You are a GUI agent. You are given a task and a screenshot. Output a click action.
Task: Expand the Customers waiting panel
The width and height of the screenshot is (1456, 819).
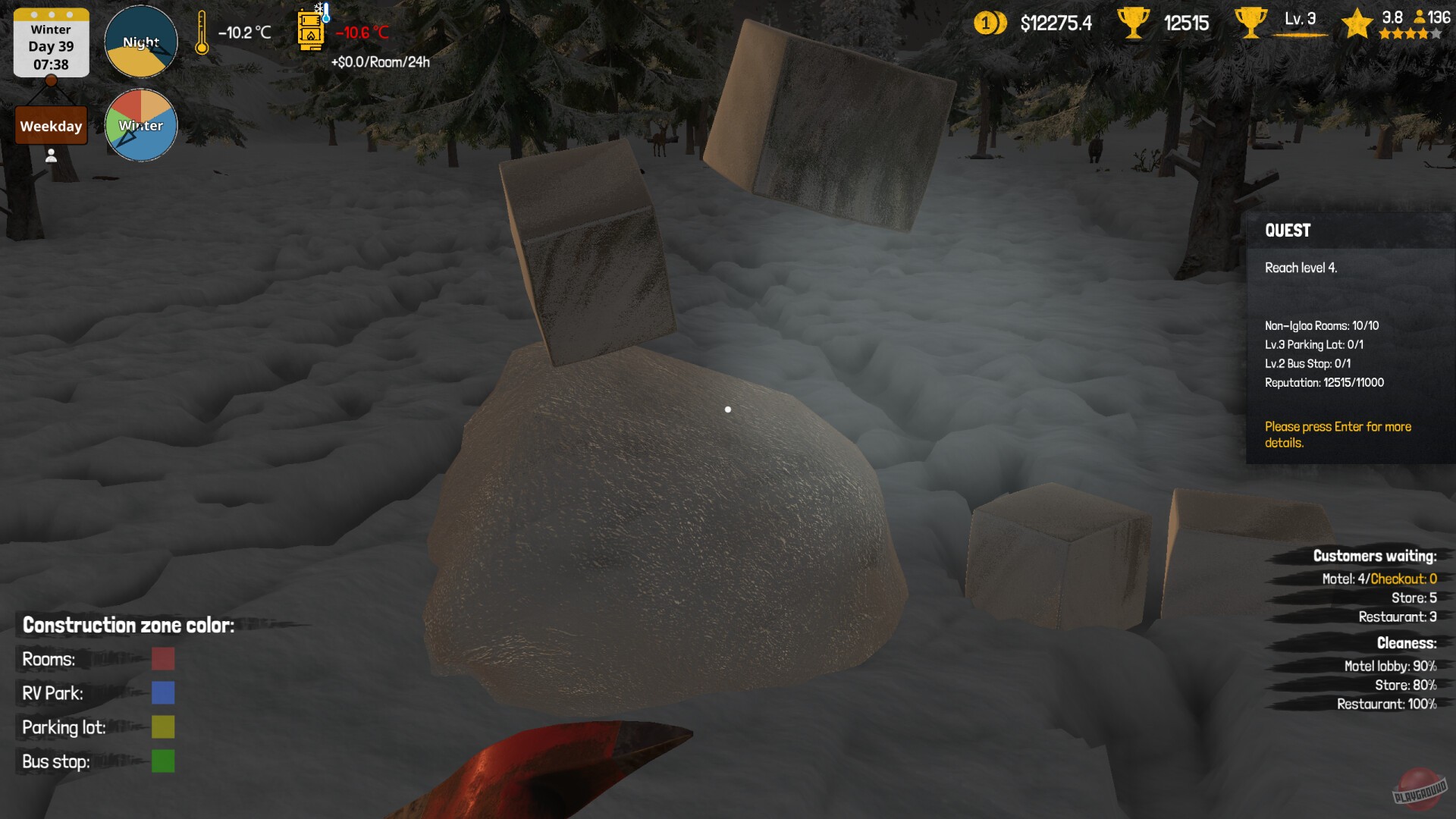coord(1374,556)
